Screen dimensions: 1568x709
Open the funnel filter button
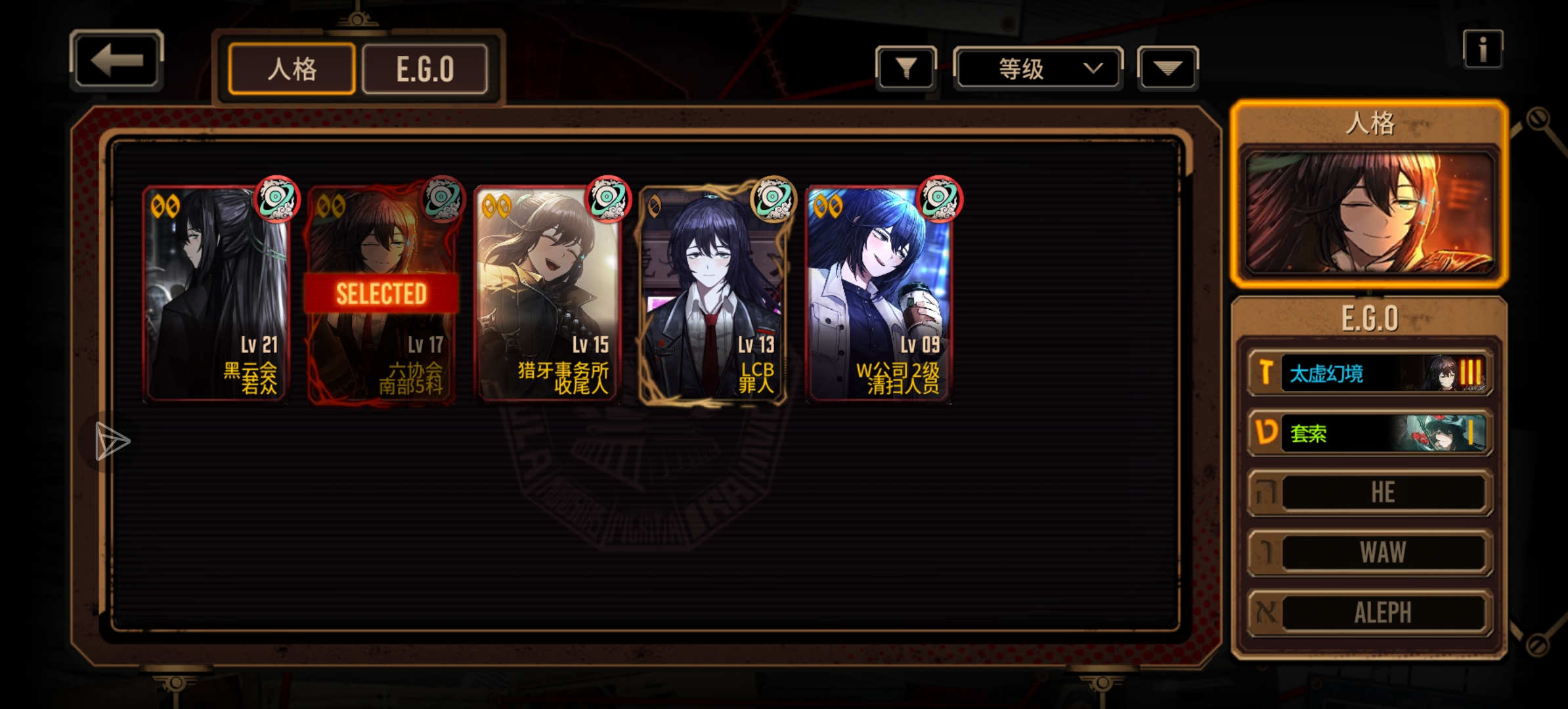[x=905, y=68]
